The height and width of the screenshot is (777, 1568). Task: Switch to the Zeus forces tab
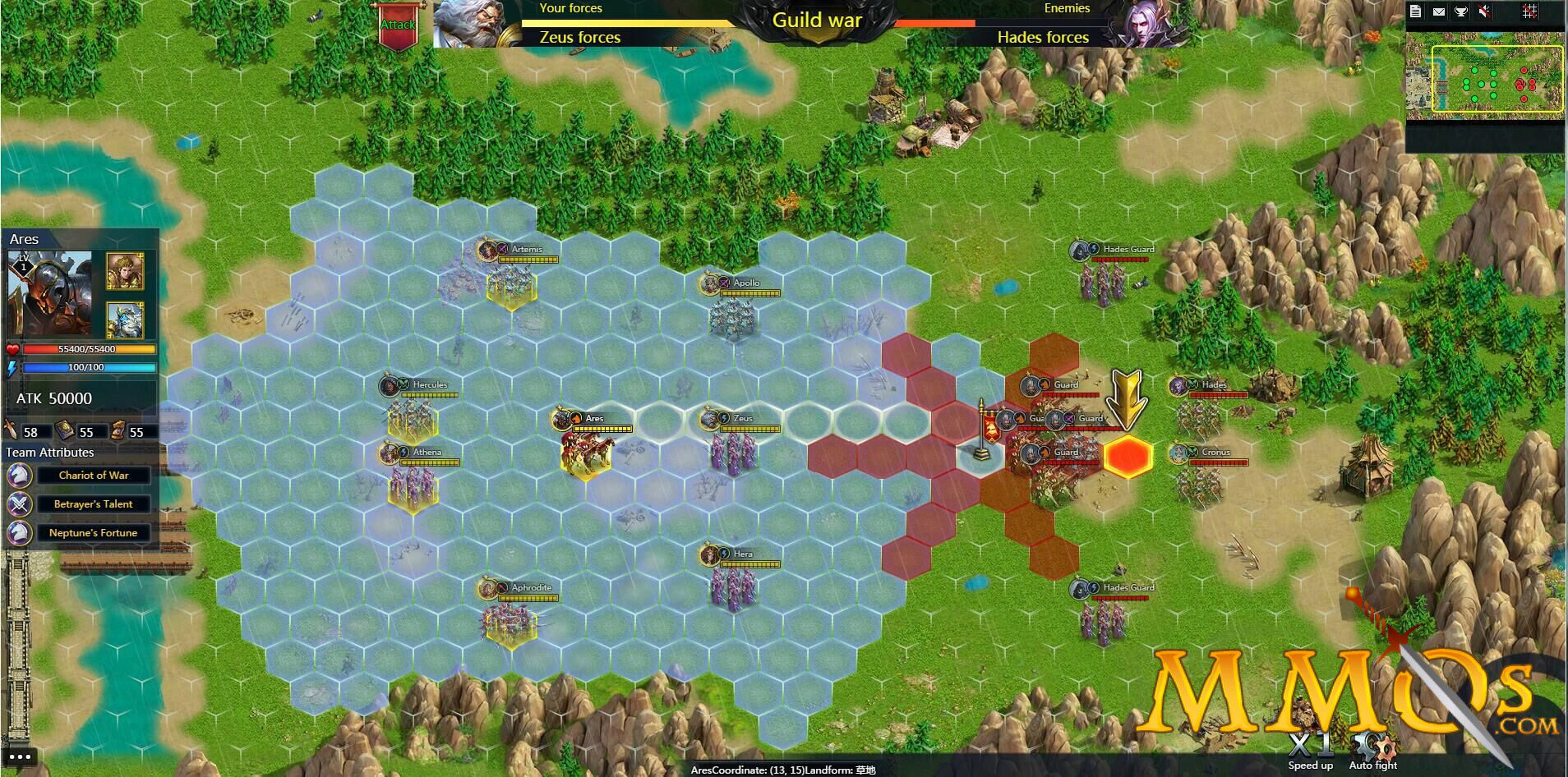[579, 38]
